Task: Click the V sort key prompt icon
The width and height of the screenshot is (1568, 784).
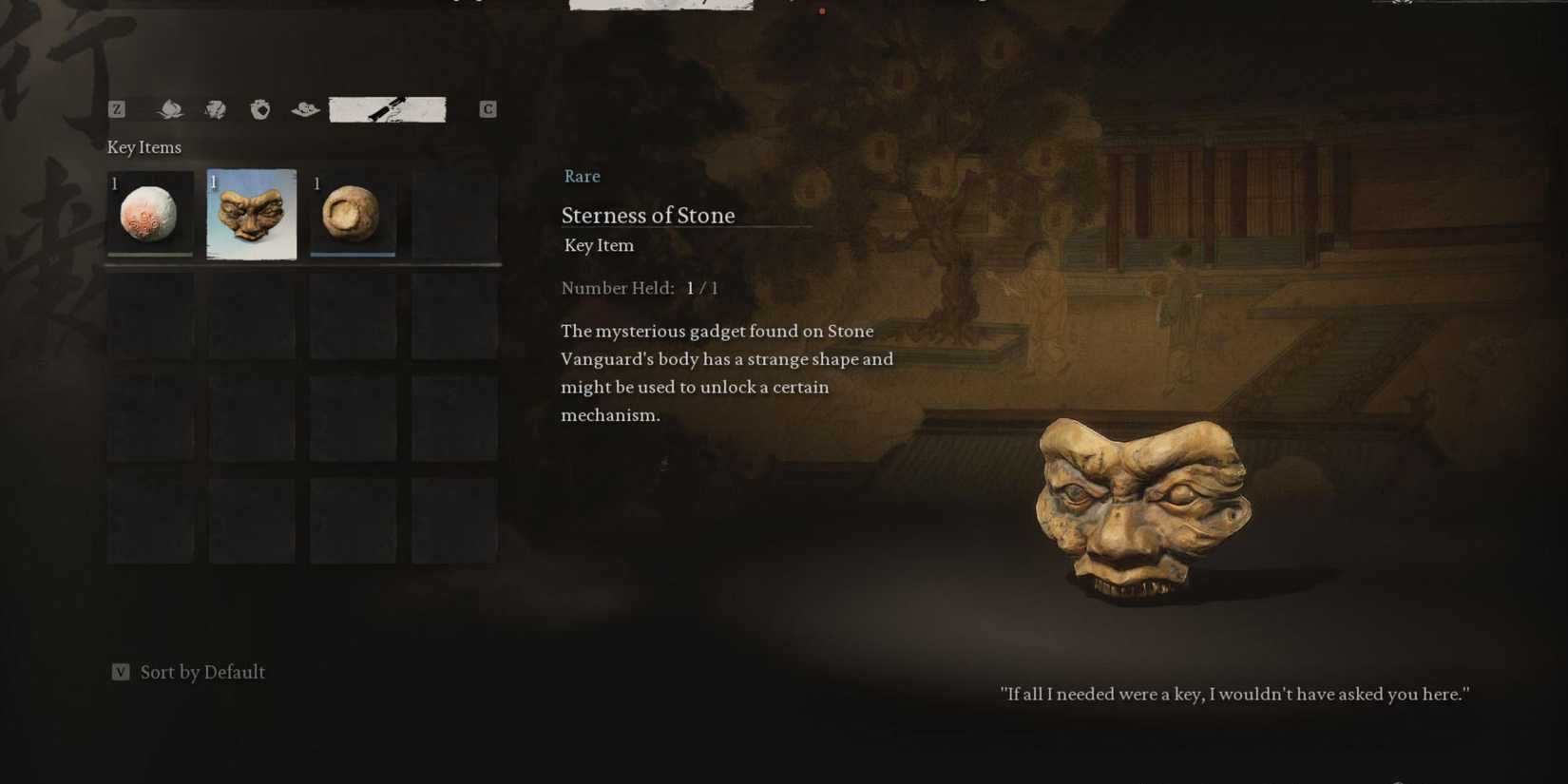Action: coord(120,672)
